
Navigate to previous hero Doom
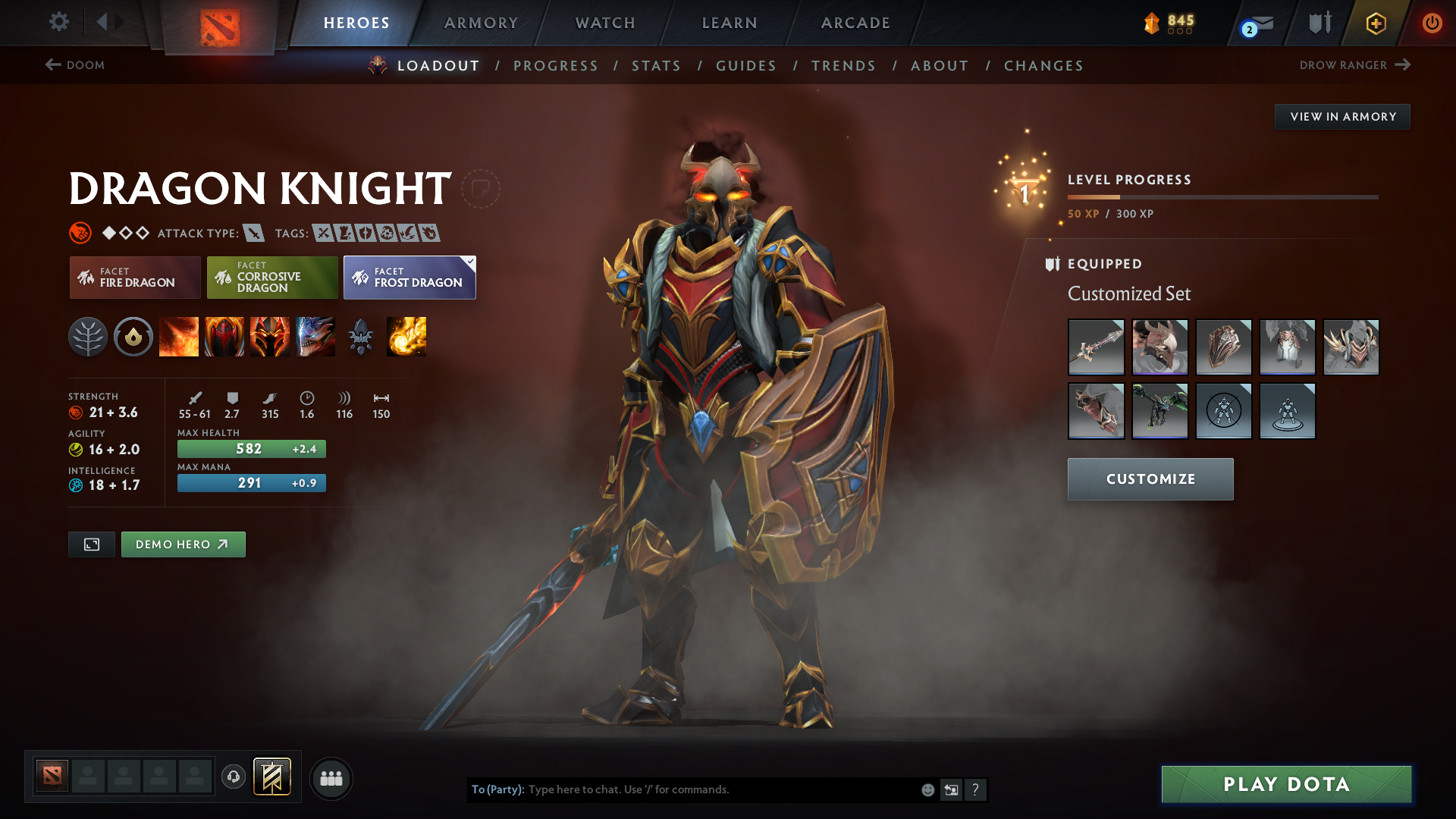[x=75, y=65]
